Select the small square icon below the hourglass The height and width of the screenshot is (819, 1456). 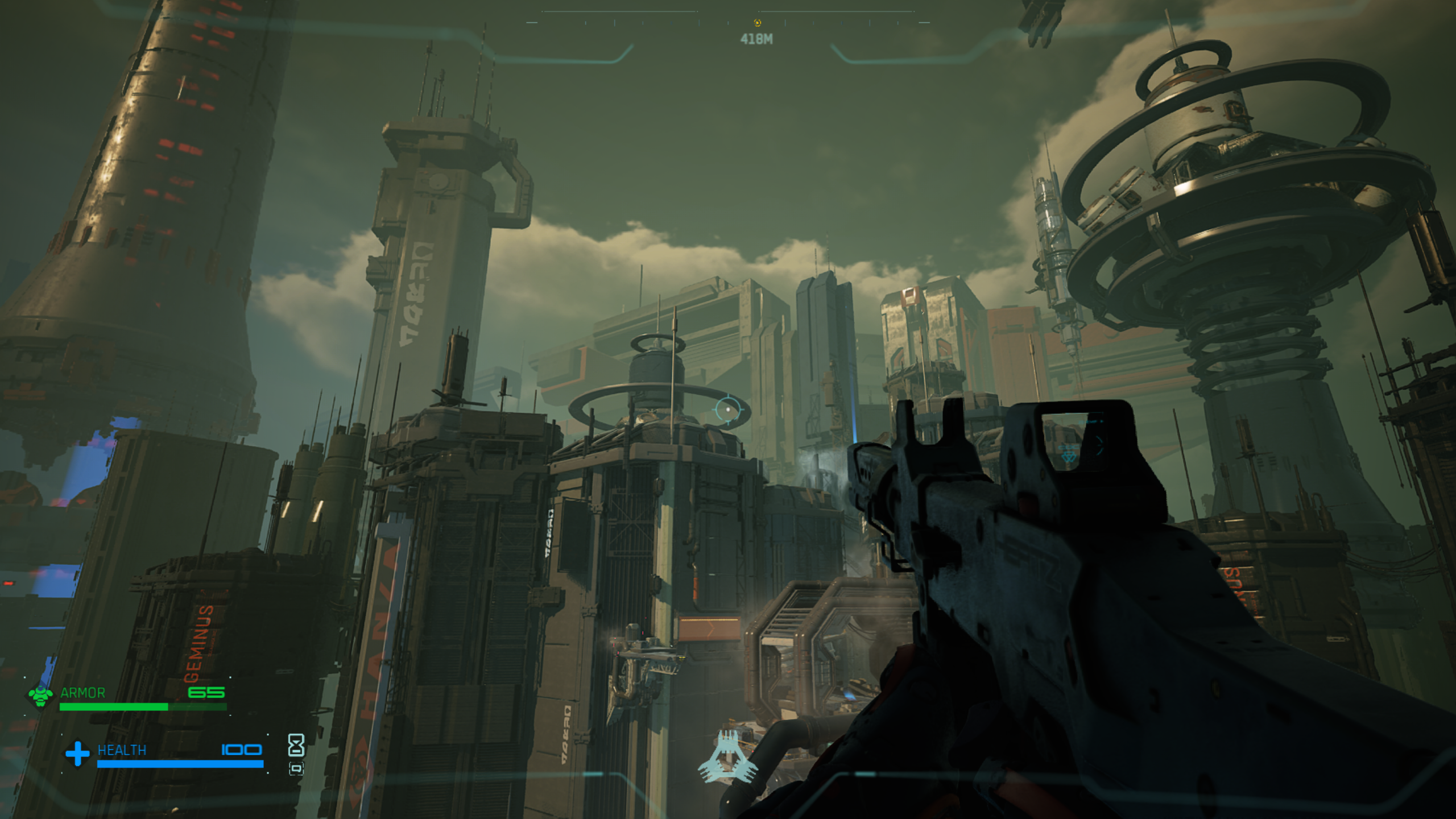pos(296,769)
